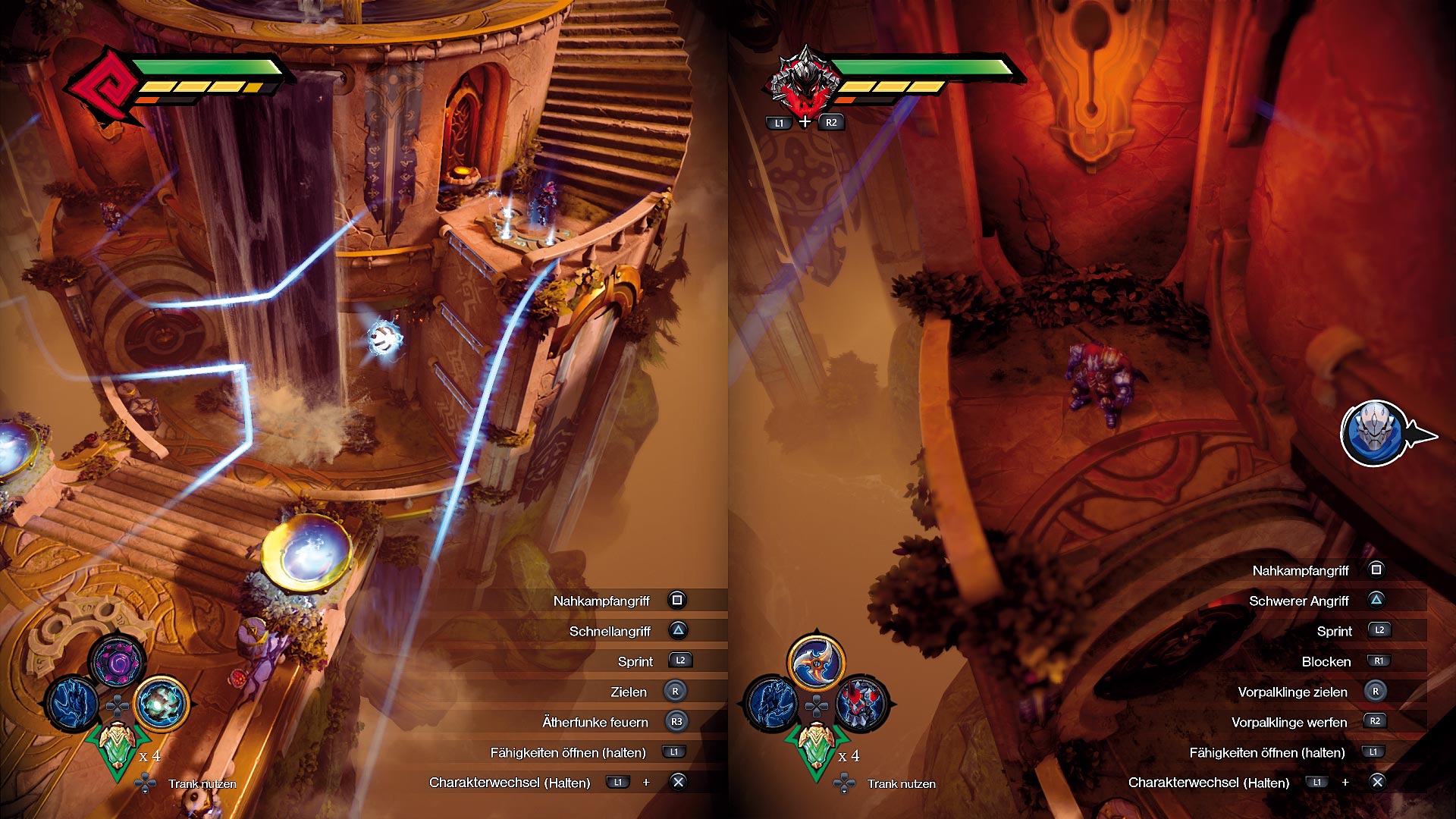Choose Strife's blue gauntlet ability icon
This screenshot has width=1456, height=819.
coord(73,703)
